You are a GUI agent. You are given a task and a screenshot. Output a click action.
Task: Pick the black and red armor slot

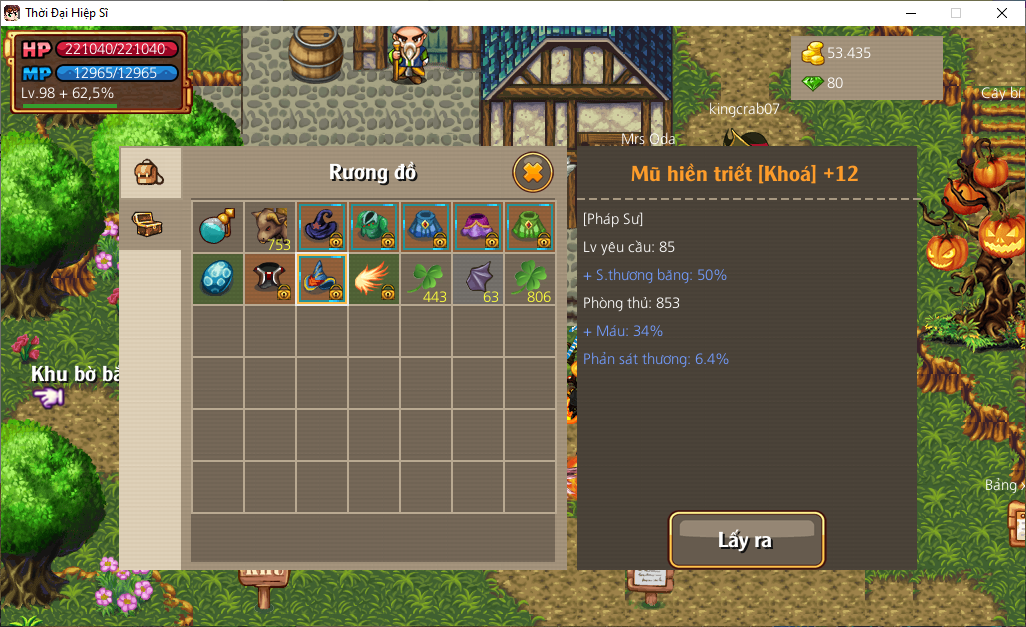click(270, 279)
